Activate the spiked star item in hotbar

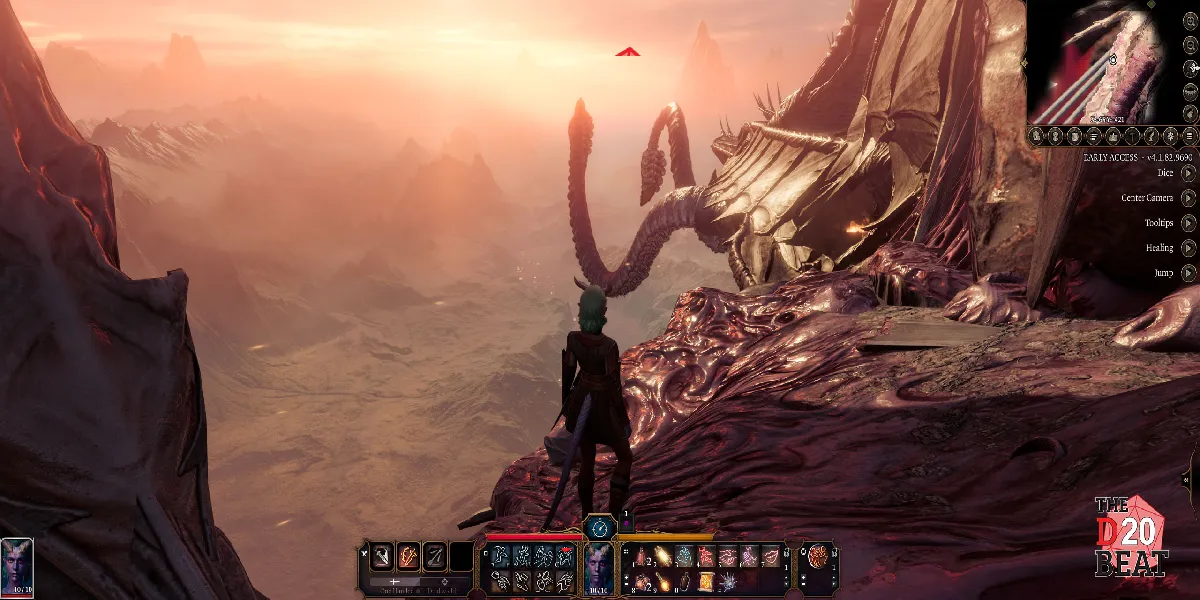(727, 581)
